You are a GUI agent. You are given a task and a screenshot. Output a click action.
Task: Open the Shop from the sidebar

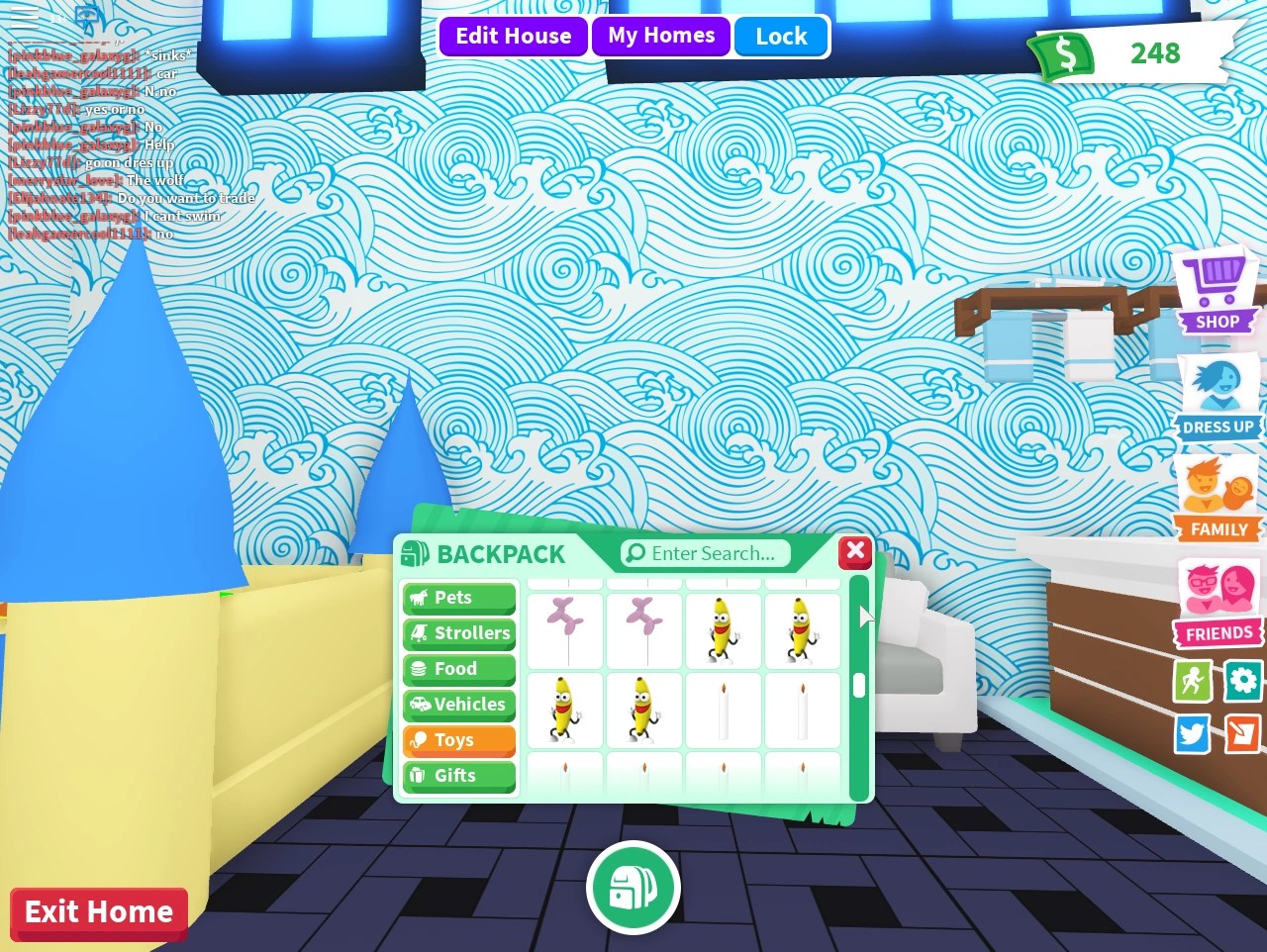click(1217, 290)
